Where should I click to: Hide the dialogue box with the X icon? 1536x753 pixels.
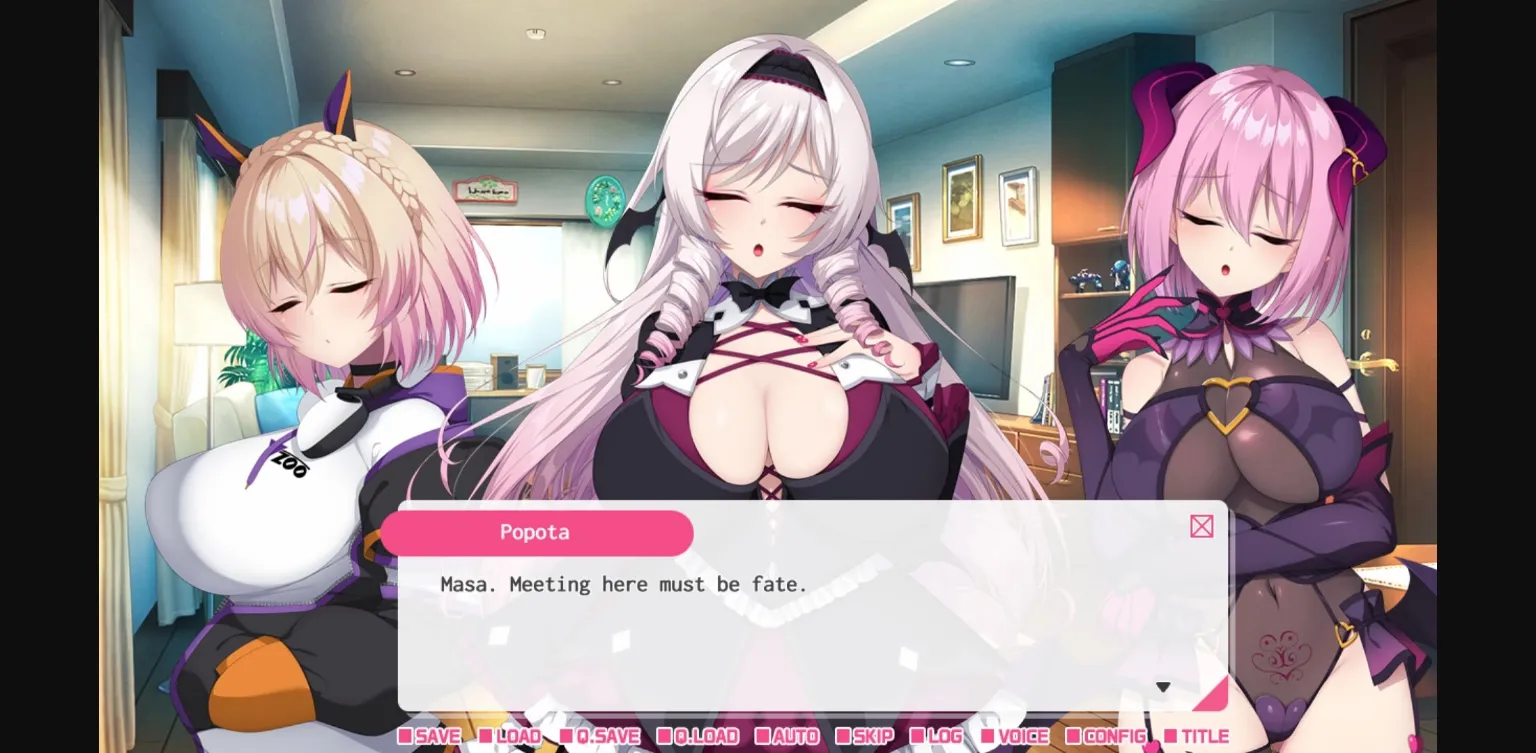pos(1201,526)
